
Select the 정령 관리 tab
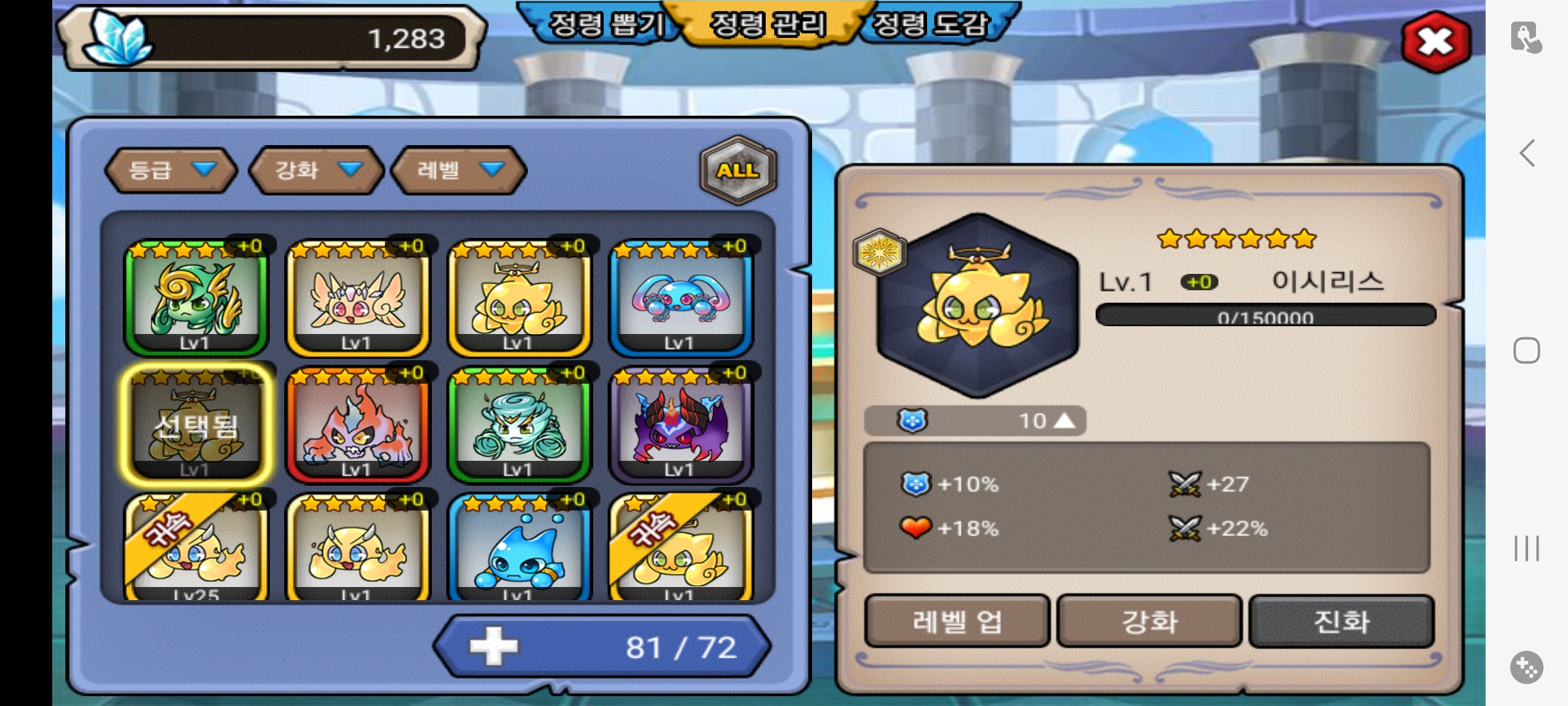coord(768,25)
